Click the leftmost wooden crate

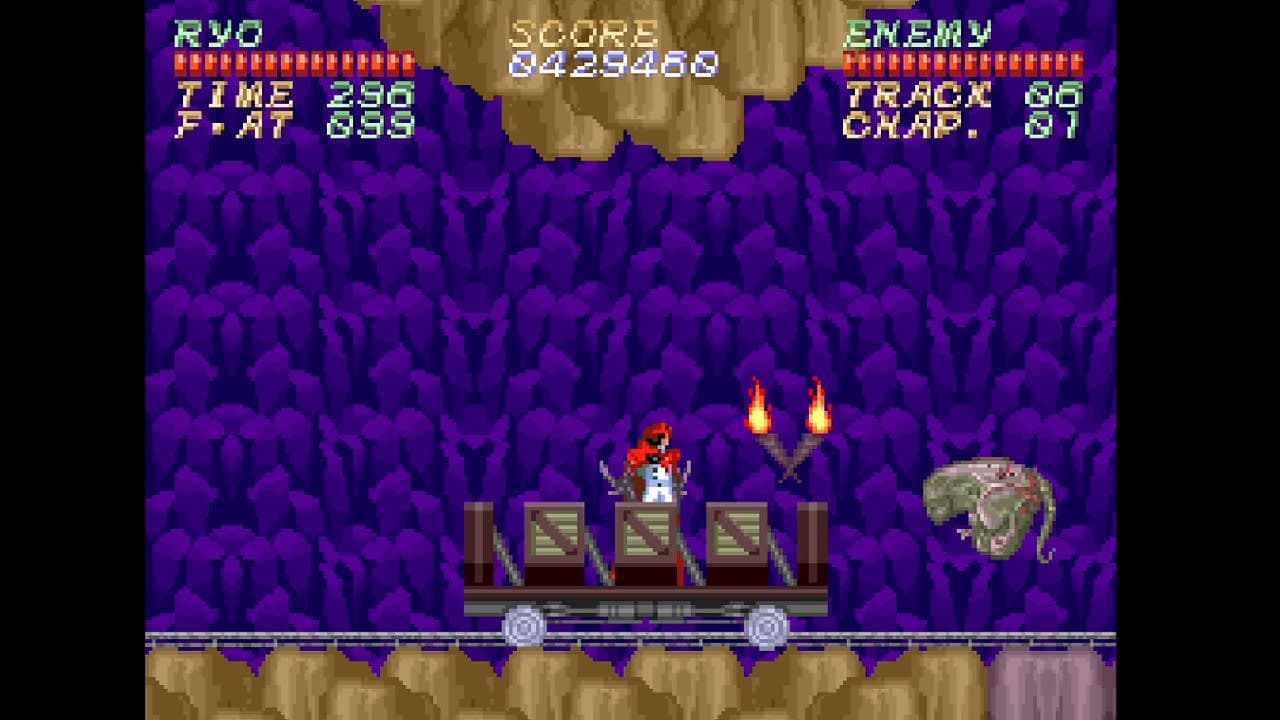point(555,535)
